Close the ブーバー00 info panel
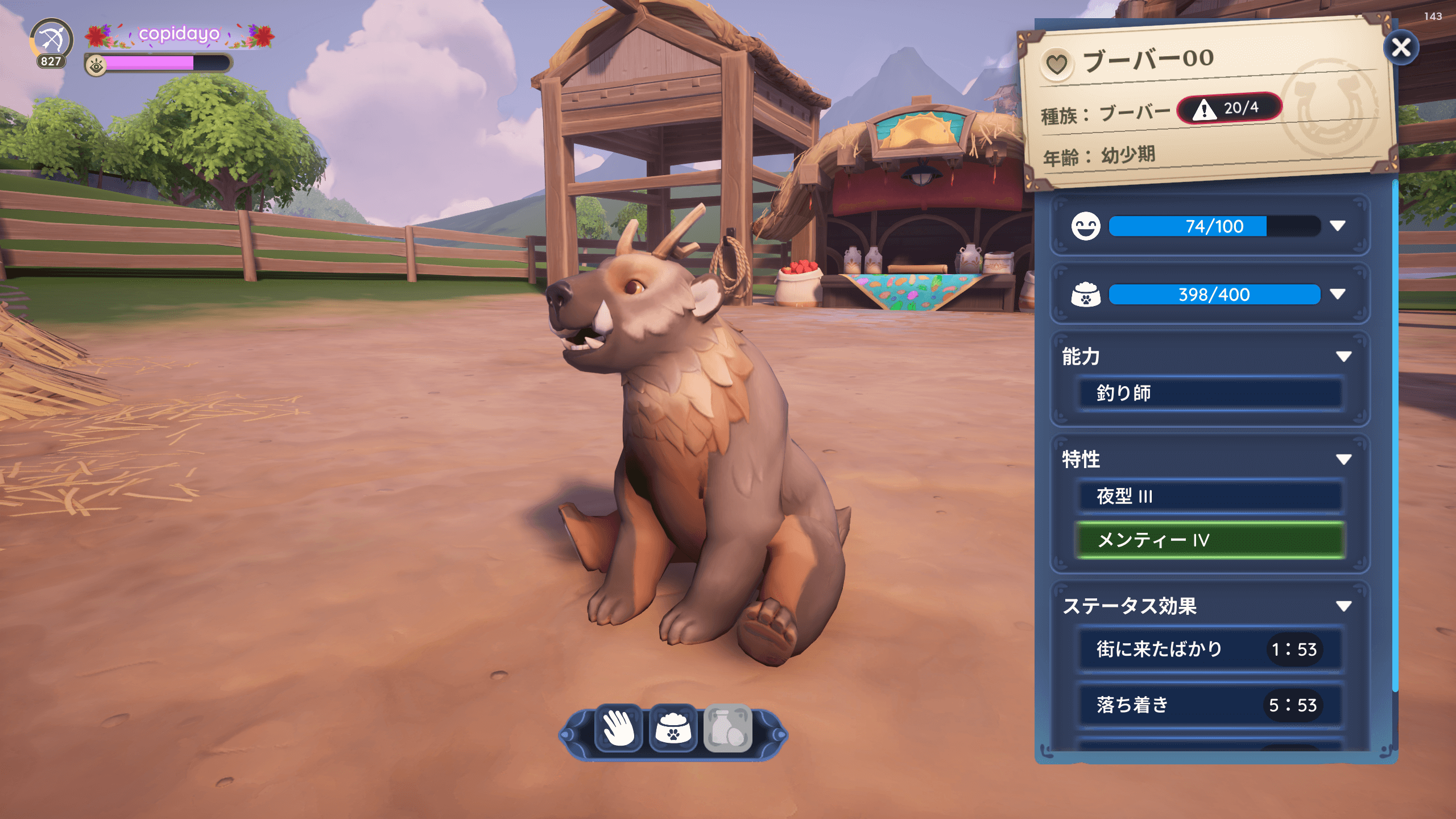Image resolution: width=1456 pixels, height=819 pixels. (1400, 48)
